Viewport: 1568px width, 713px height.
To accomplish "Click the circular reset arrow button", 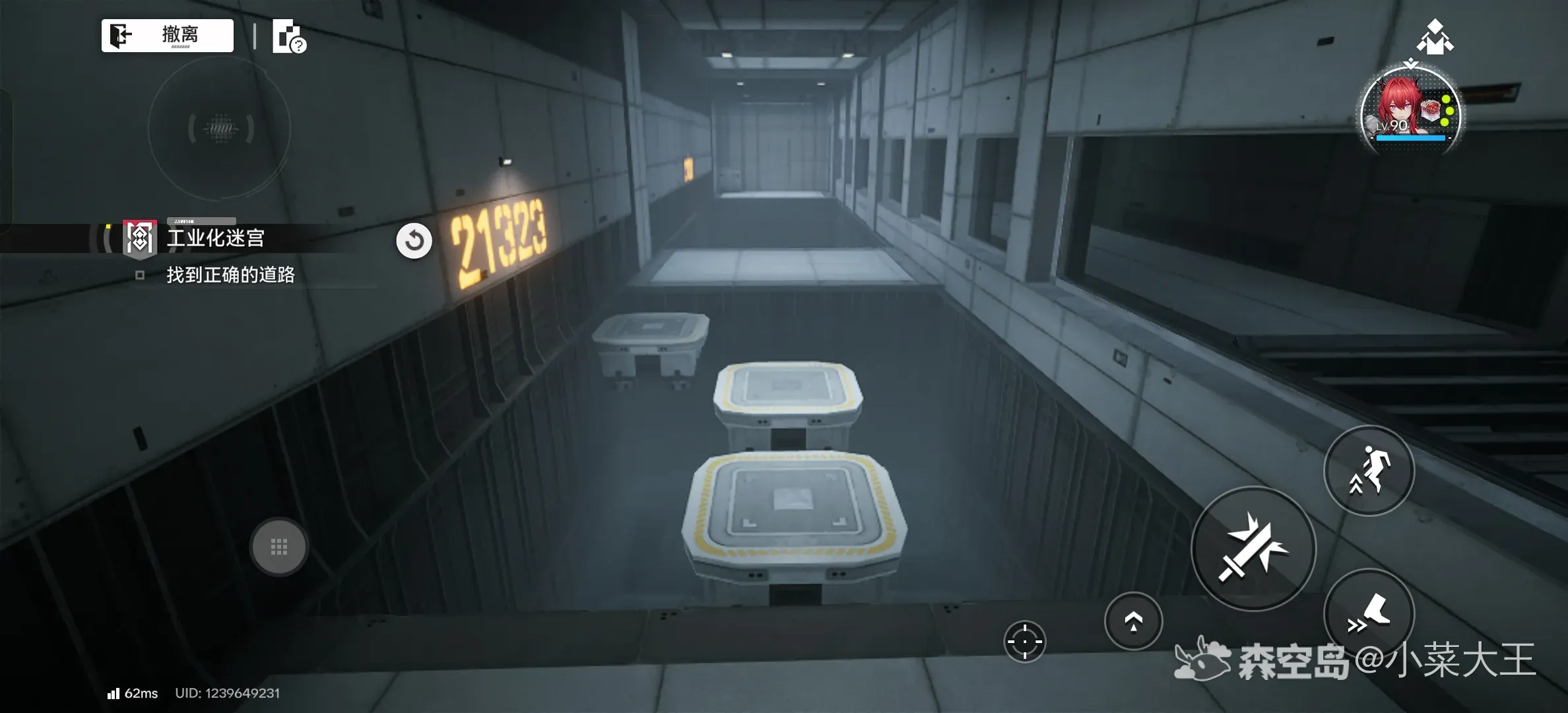I will click(414, 241).
